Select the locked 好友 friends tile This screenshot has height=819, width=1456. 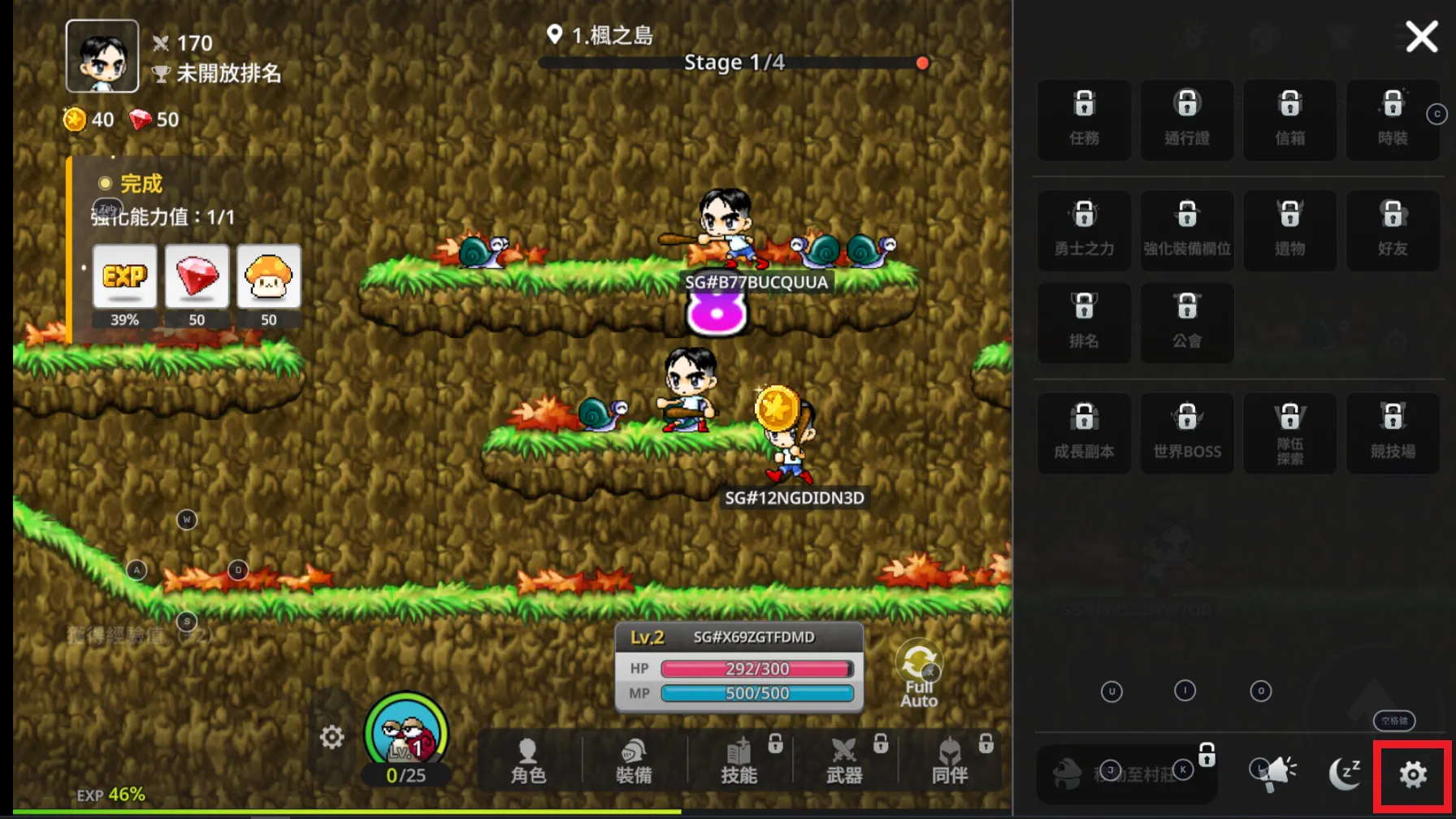point(1393,230)
